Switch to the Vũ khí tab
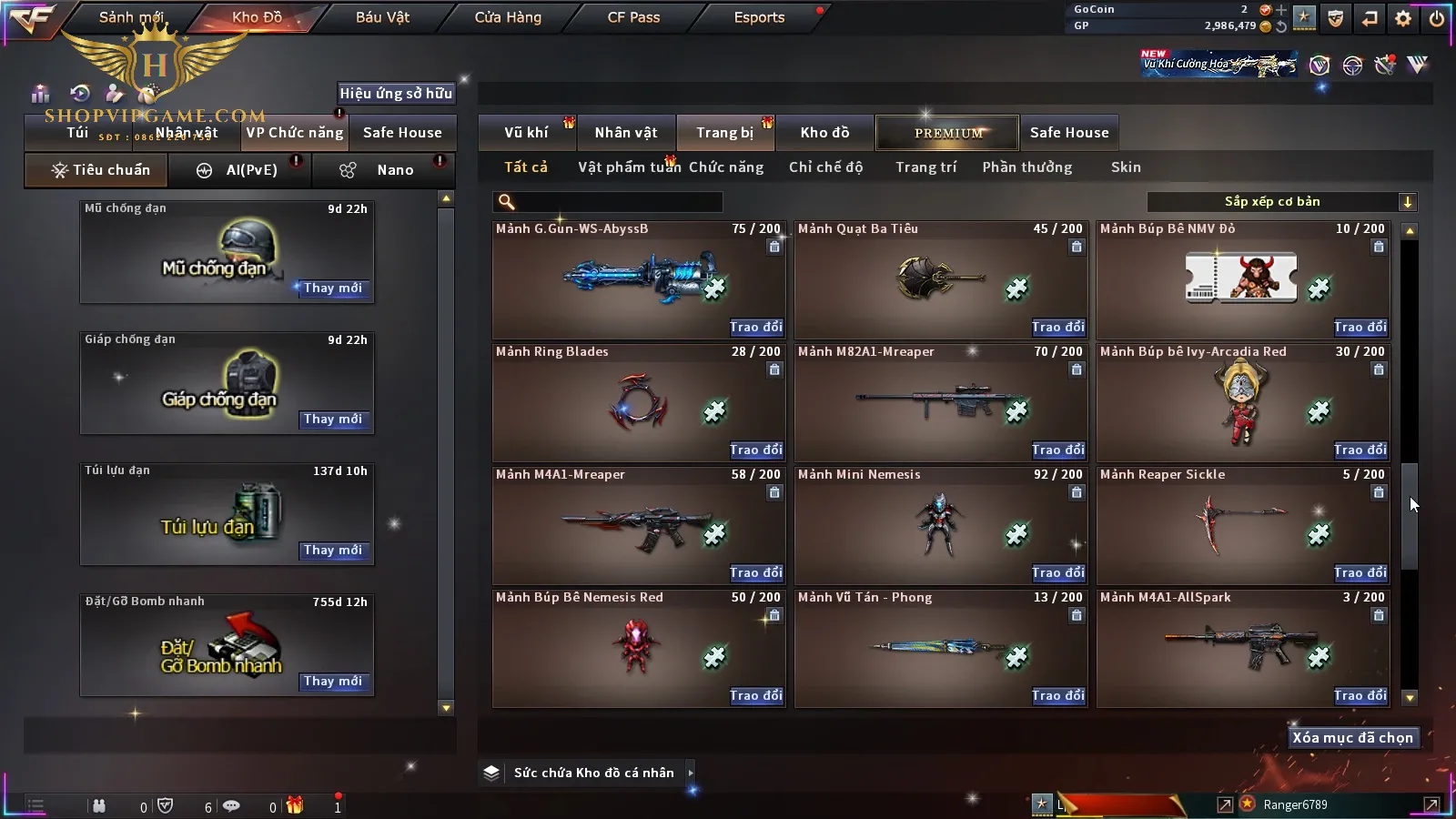This screenshot has width=1456, height=819. [526, 133]
